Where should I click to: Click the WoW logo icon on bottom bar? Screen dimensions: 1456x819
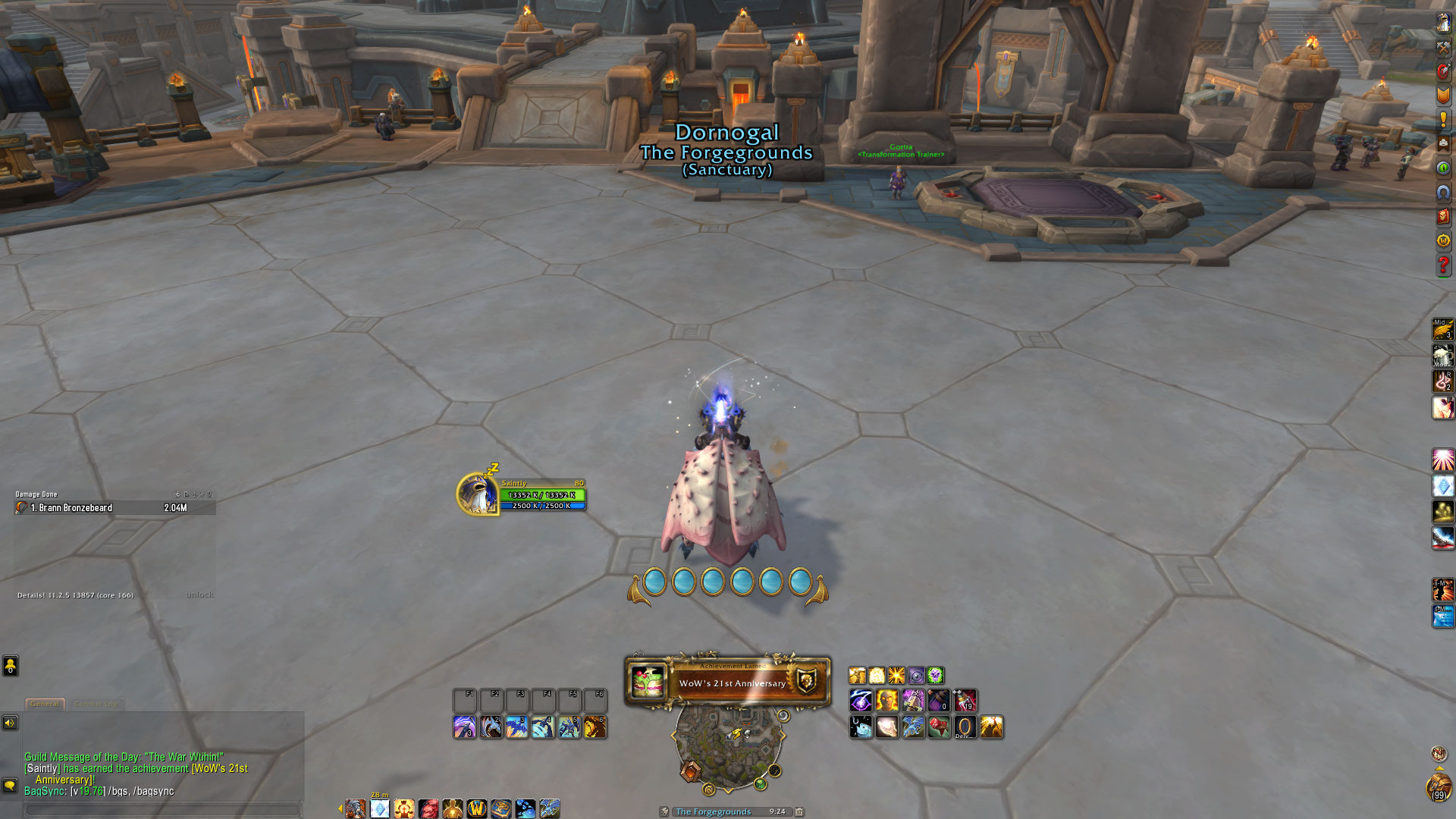click(x=477, y=809)
